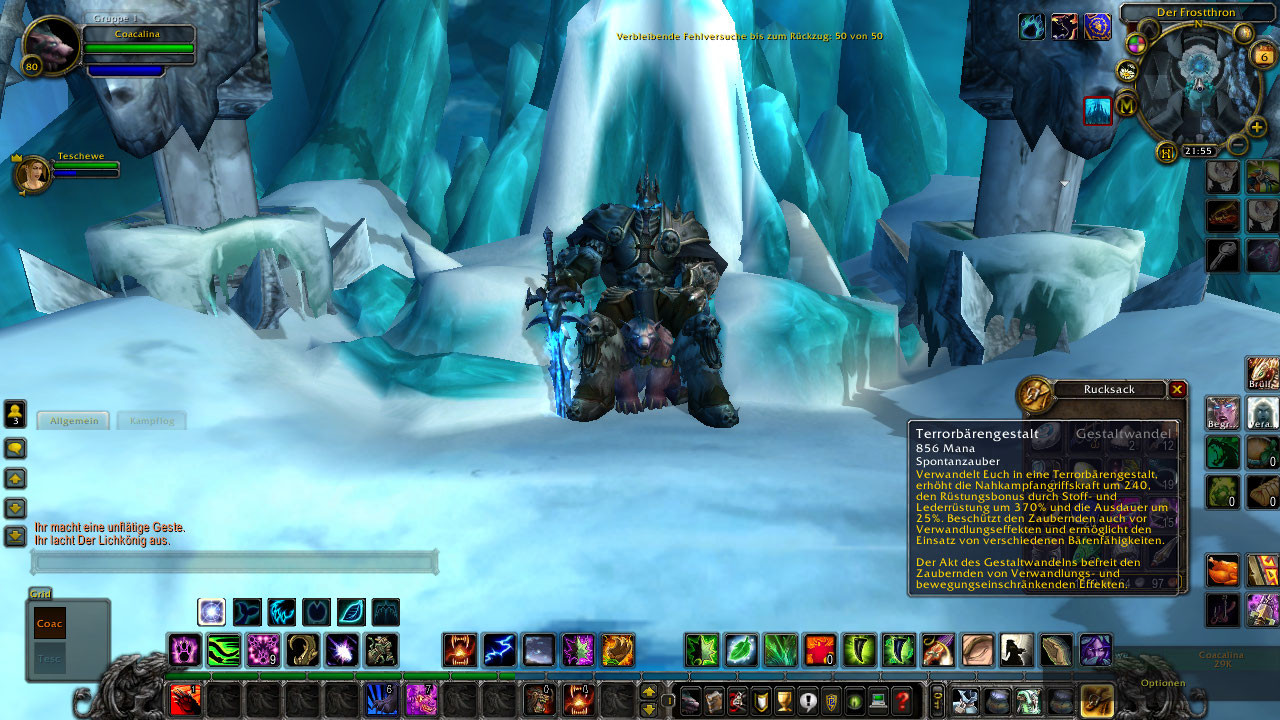Click the yellow M button beside the minimap

1127,104
